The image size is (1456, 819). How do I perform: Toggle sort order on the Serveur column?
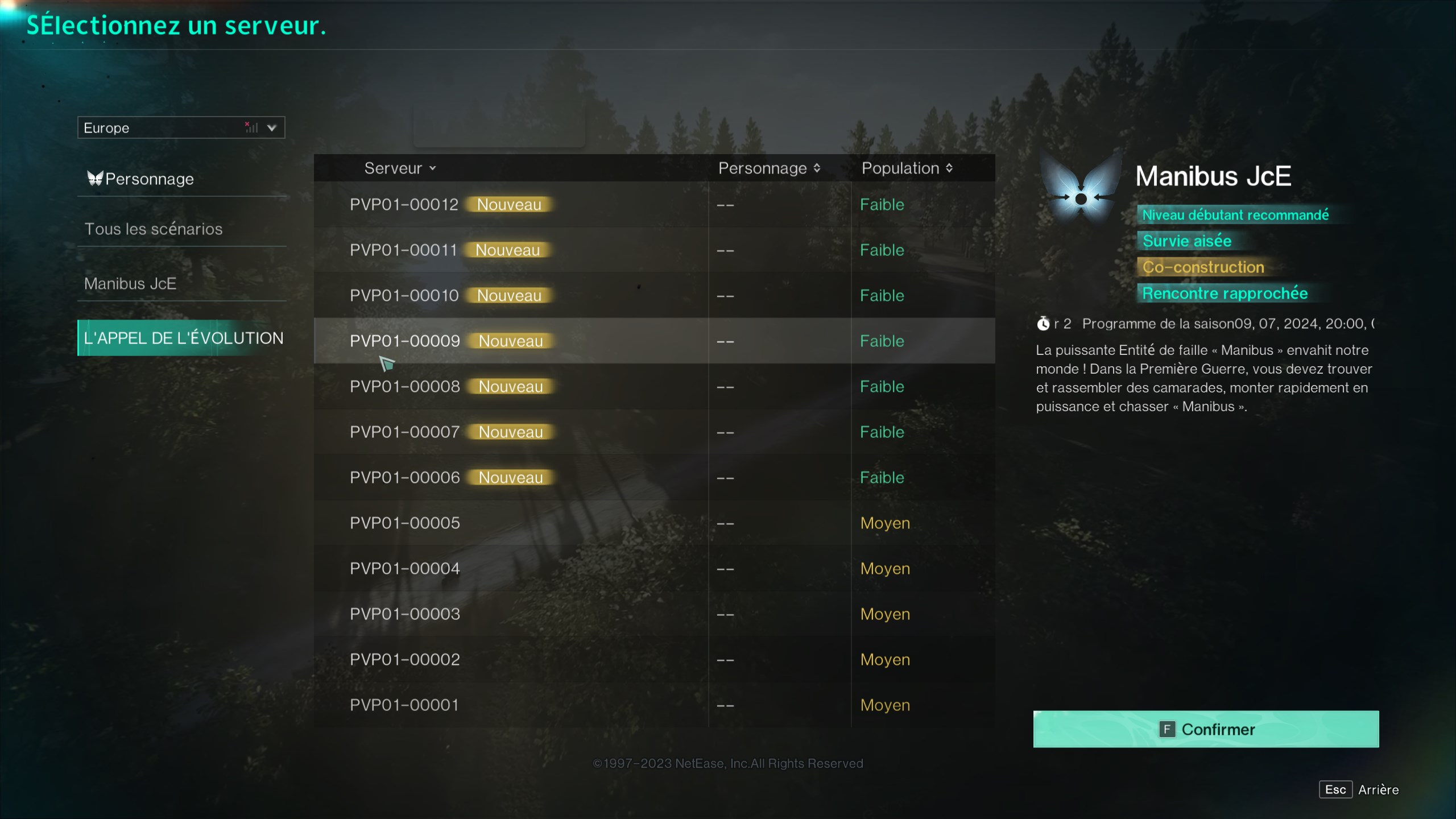pyautogui.click(x=400, y=168)
